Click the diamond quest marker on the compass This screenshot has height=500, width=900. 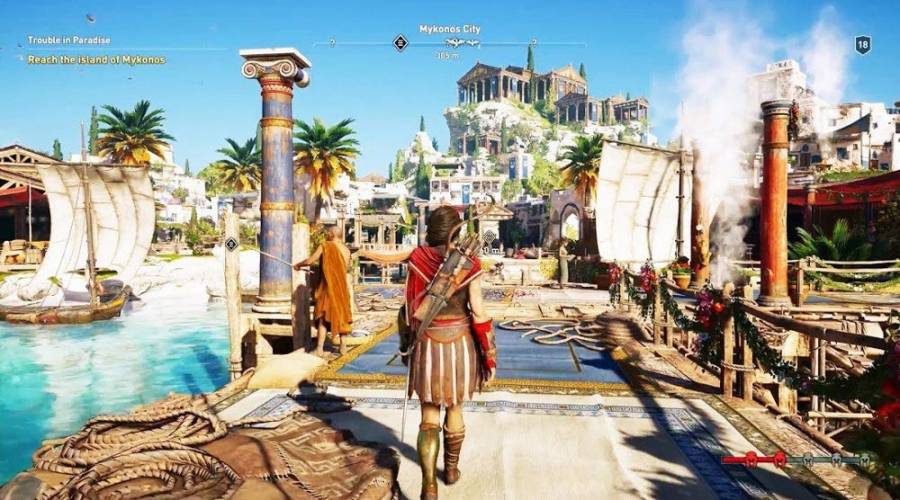pos(400,43)
